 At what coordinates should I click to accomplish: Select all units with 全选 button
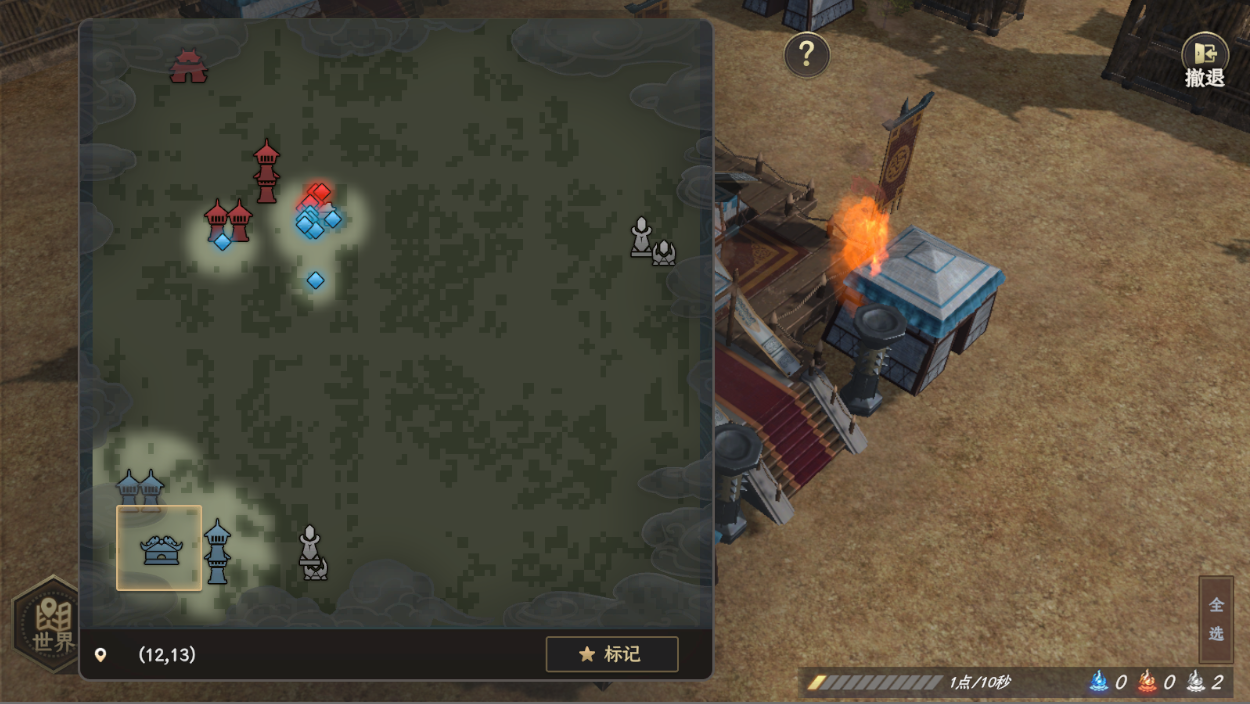[x=1216, y=619]
